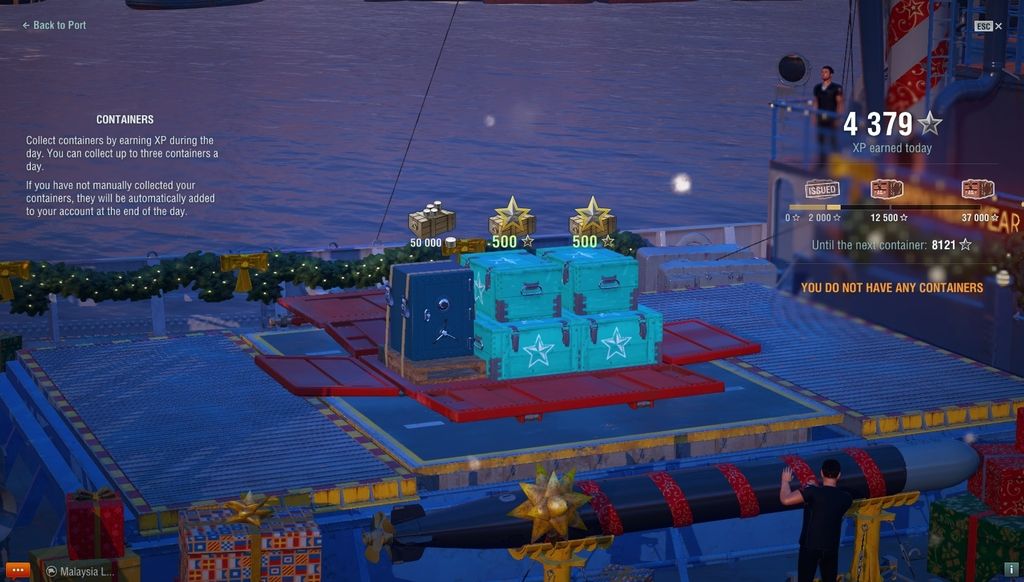
Task: Close the containers screen with ESC X
Action: pos(988,26)
